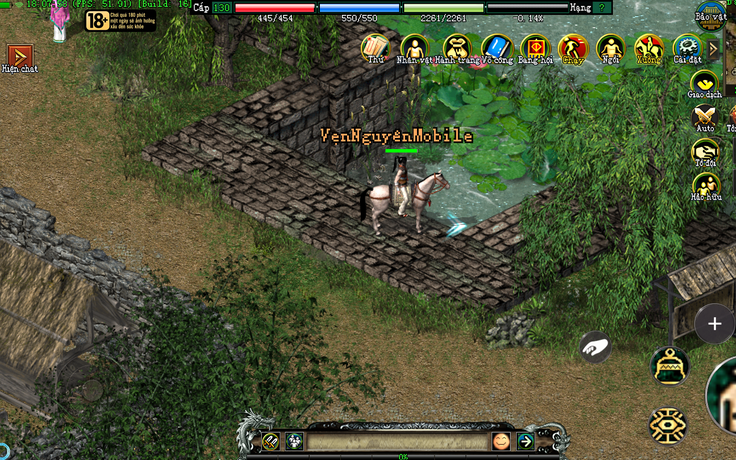Image resolution: width=736 pixels, height=460 pixels.
Task: Click the Hiện chat show-chat button
Action: [x=19, y=57]
